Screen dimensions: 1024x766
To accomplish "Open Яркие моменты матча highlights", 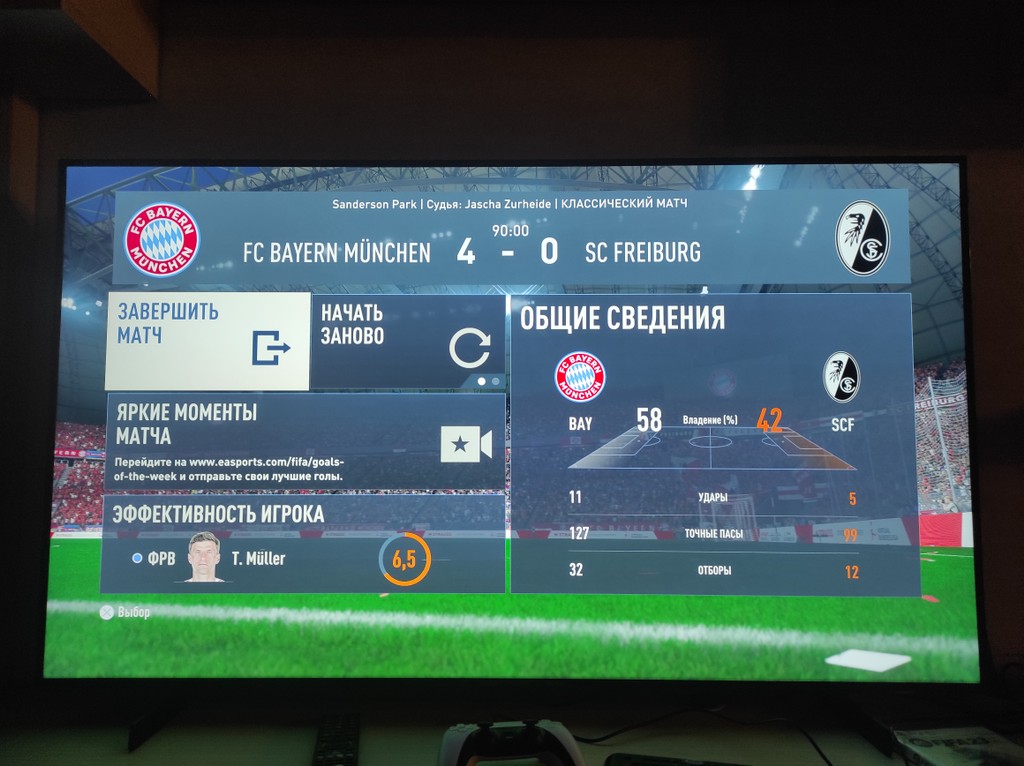I will click(x=304, y=441).
